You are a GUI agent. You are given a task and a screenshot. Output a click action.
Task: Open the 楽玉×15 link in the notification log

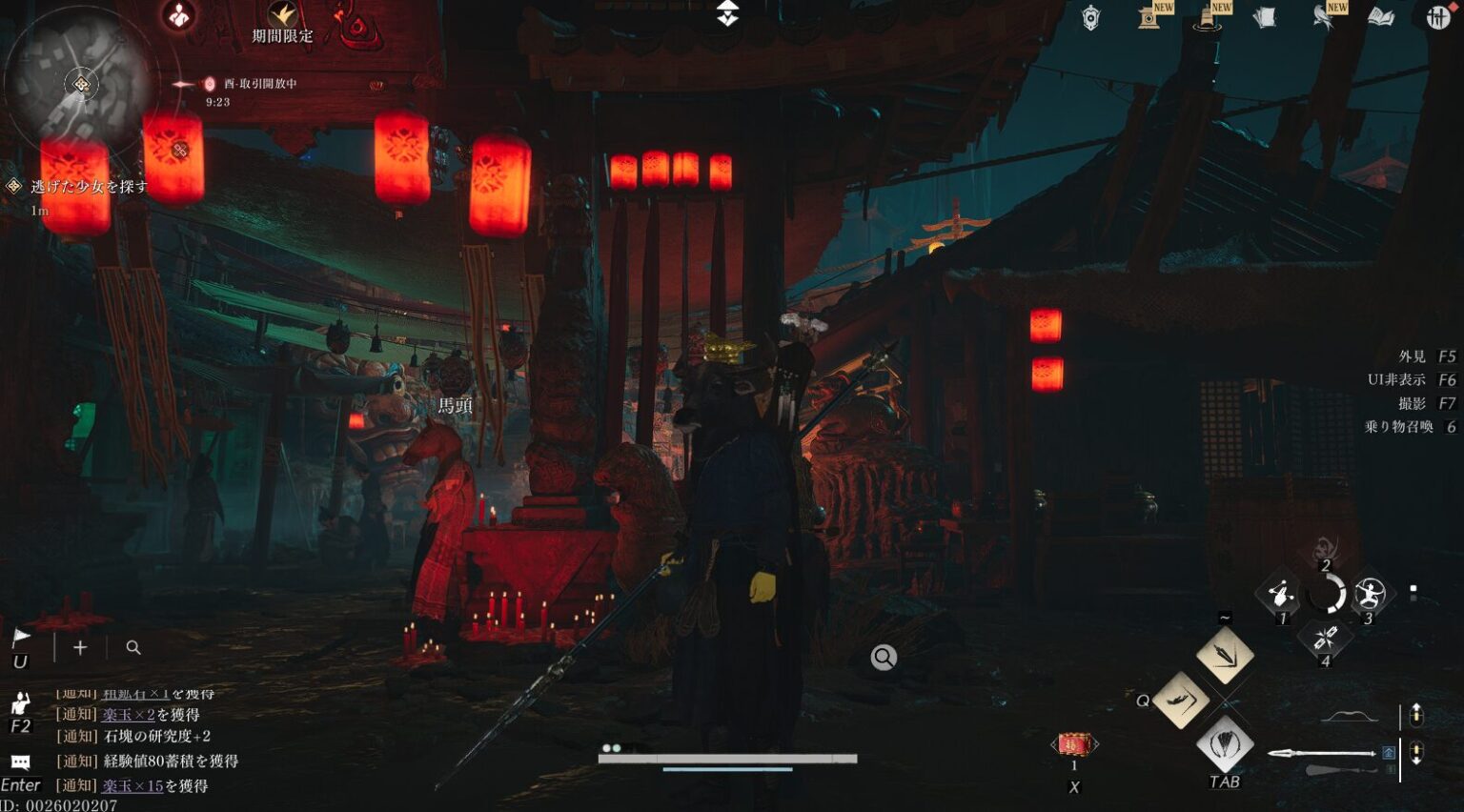click(132, 786)
